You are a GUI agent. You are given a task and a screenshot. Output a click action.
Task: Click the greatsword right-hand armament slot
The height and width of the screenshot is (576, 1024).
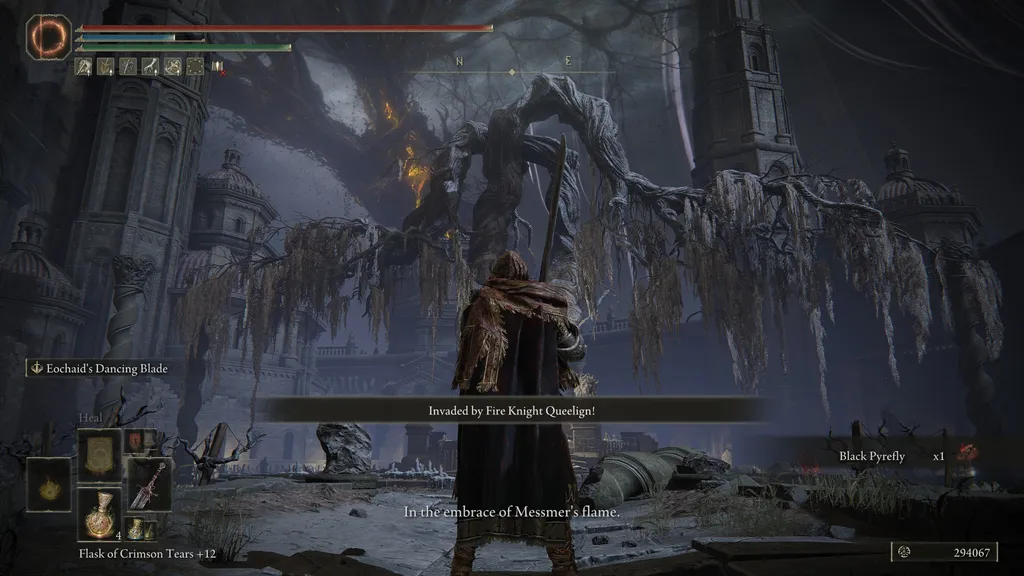tap(149, 484)
